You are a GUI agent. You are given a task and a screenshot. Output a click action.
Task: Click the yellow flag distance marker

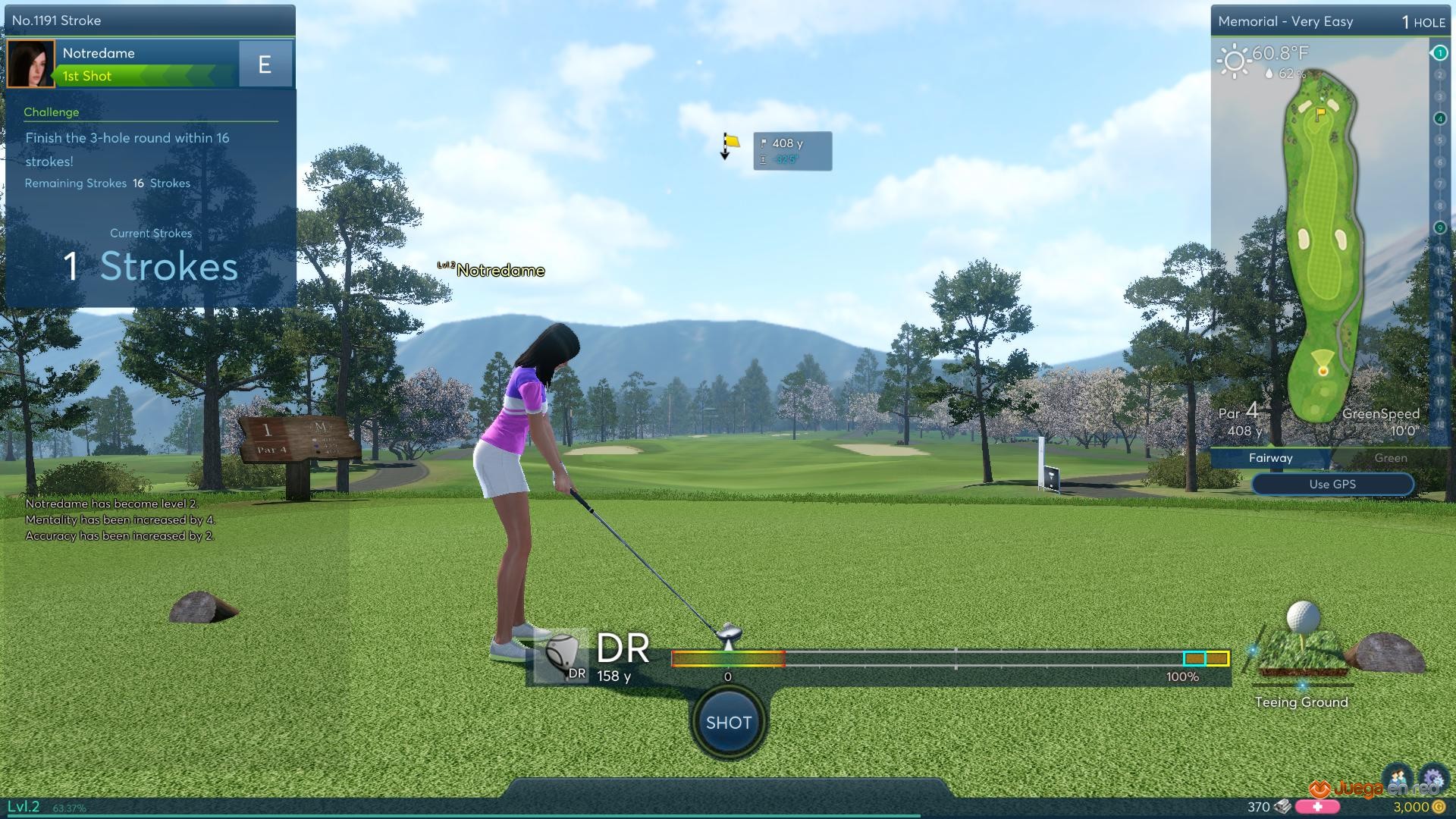pos(730,143)
